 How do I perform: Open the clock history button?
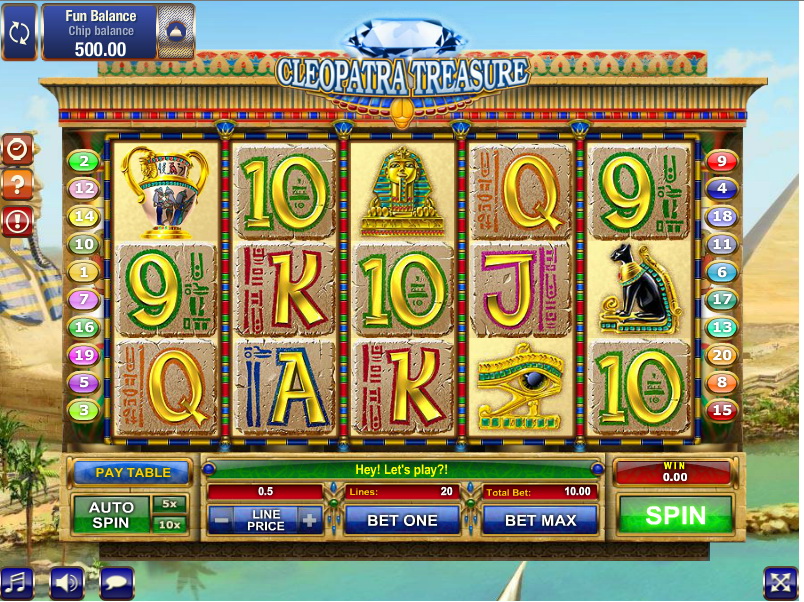pyautogui.click(x=18, y=149)
